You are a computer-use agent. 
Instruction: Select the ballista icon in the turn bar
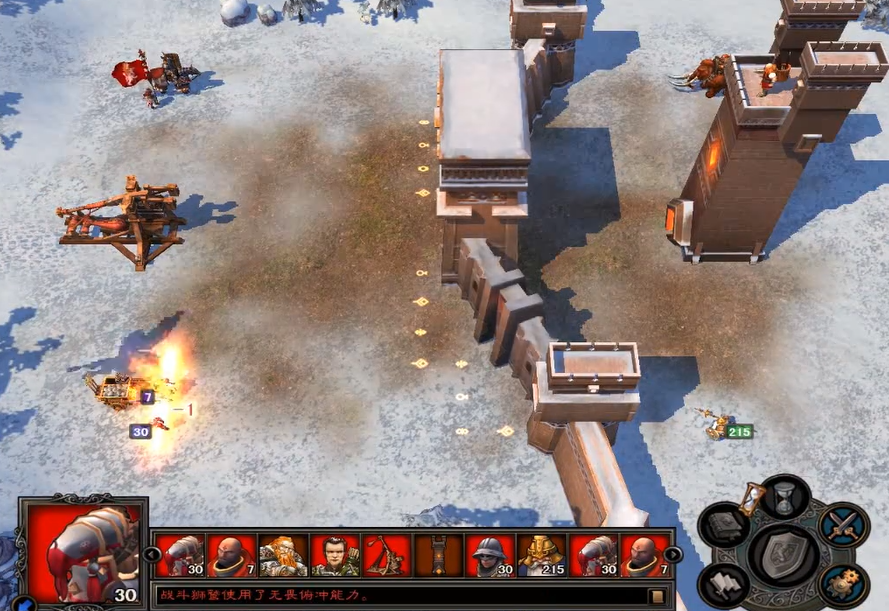coord(387,555)
